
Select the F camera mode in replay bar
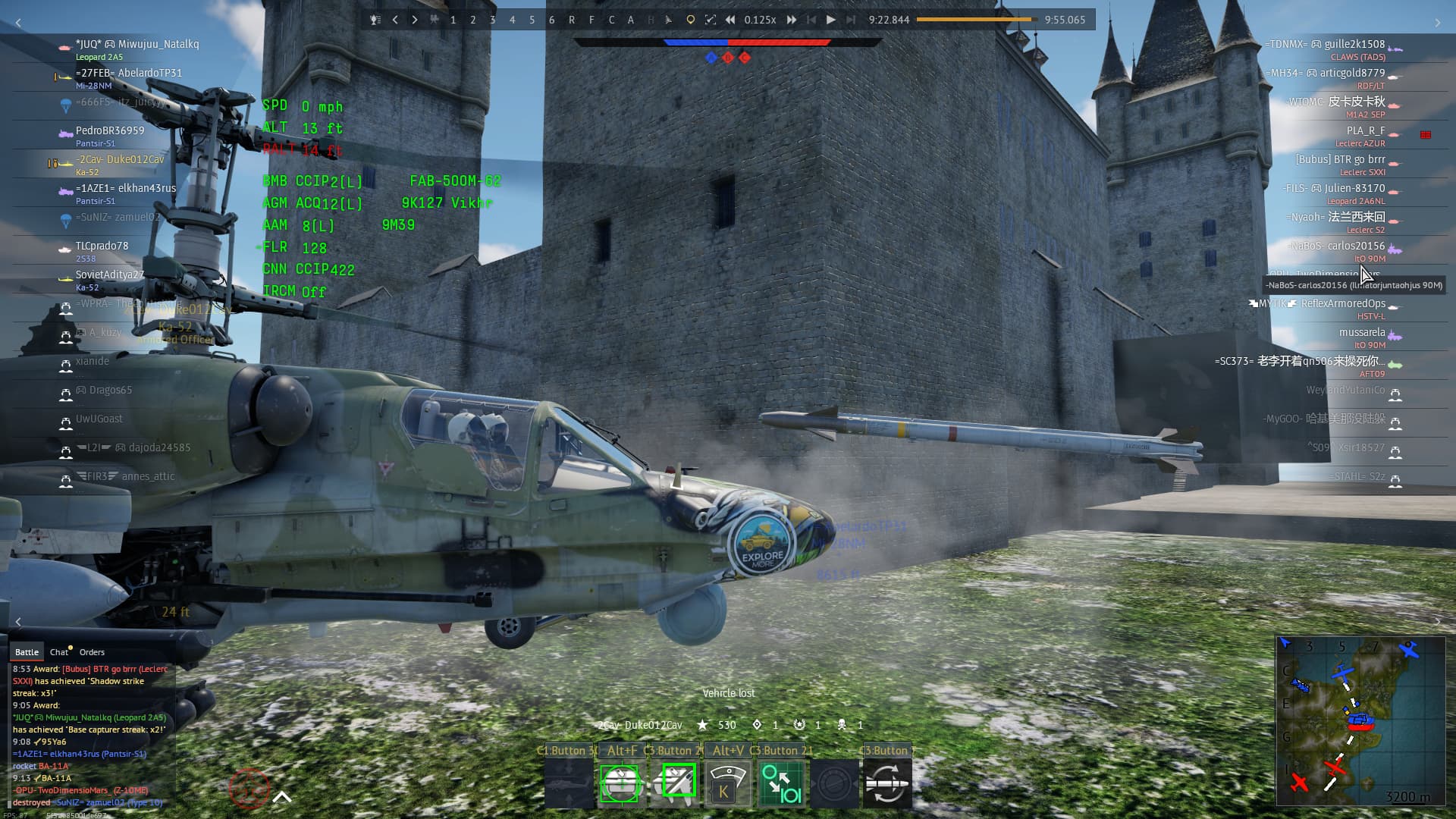[x=591, y=20]
